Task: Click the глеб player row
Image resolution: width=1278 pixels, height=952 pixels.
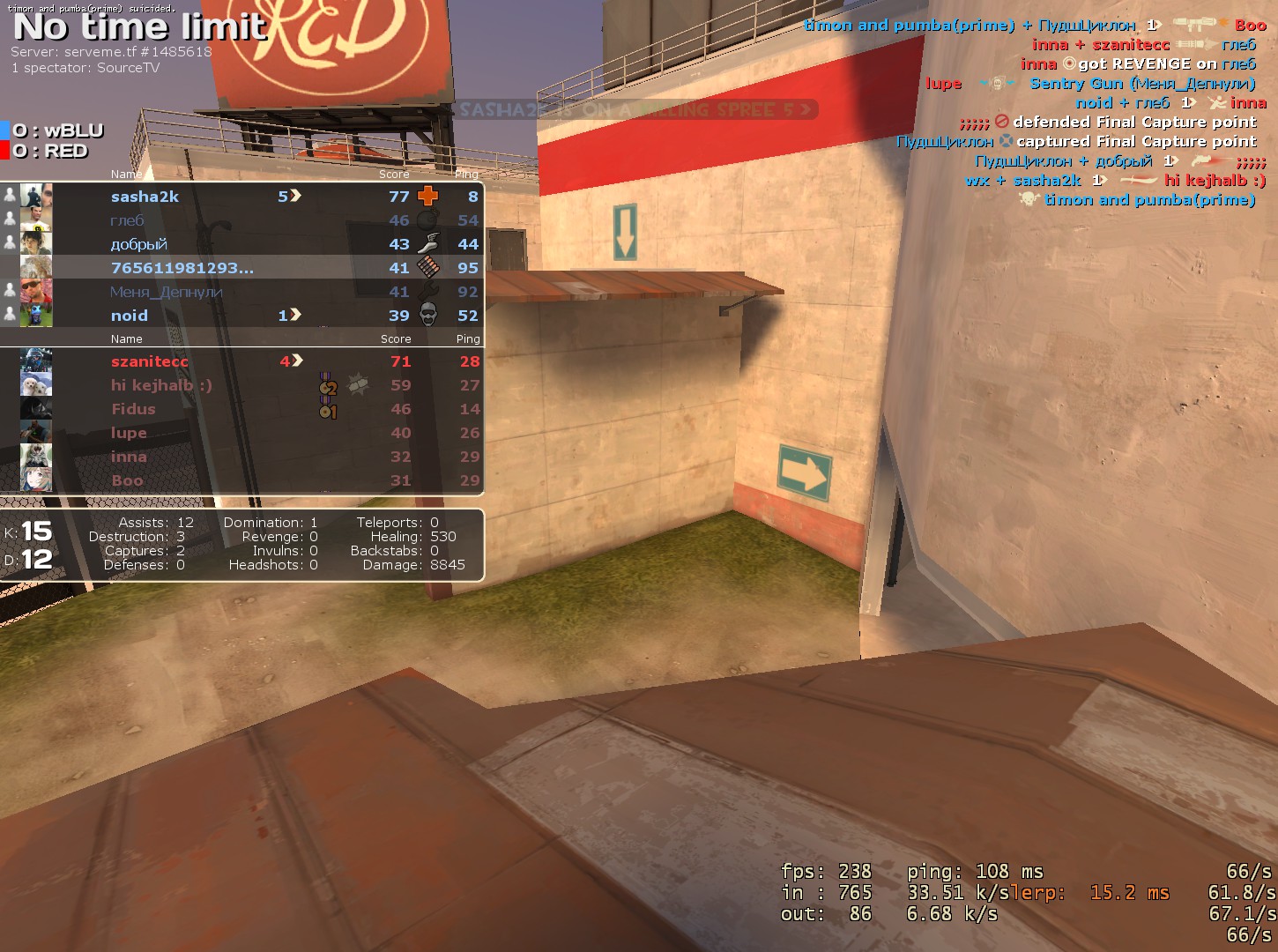Action: (x=127, y=220)
